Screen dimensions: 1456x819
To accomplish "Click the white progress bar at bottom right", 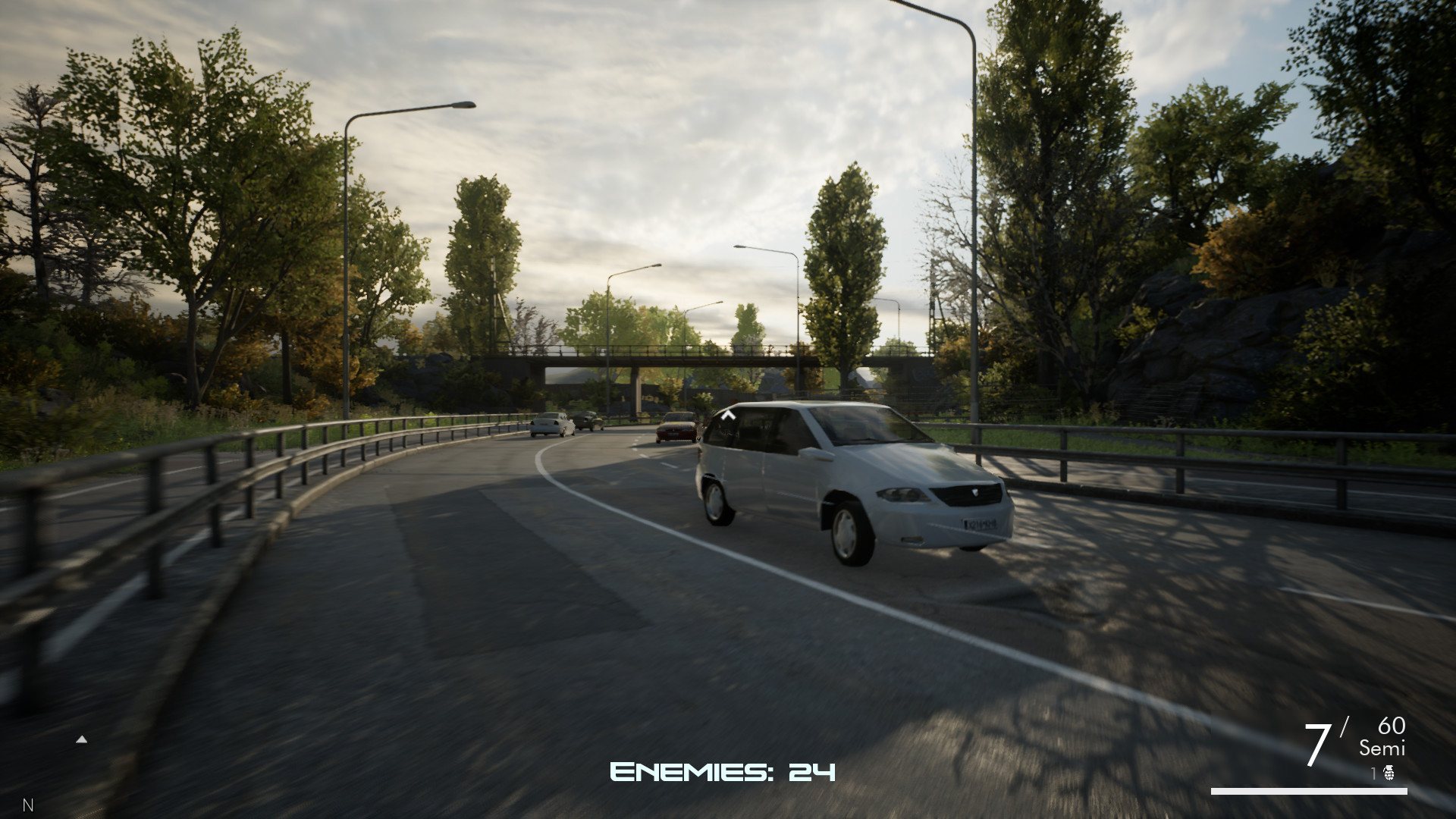I will [x=1310, y=792].
